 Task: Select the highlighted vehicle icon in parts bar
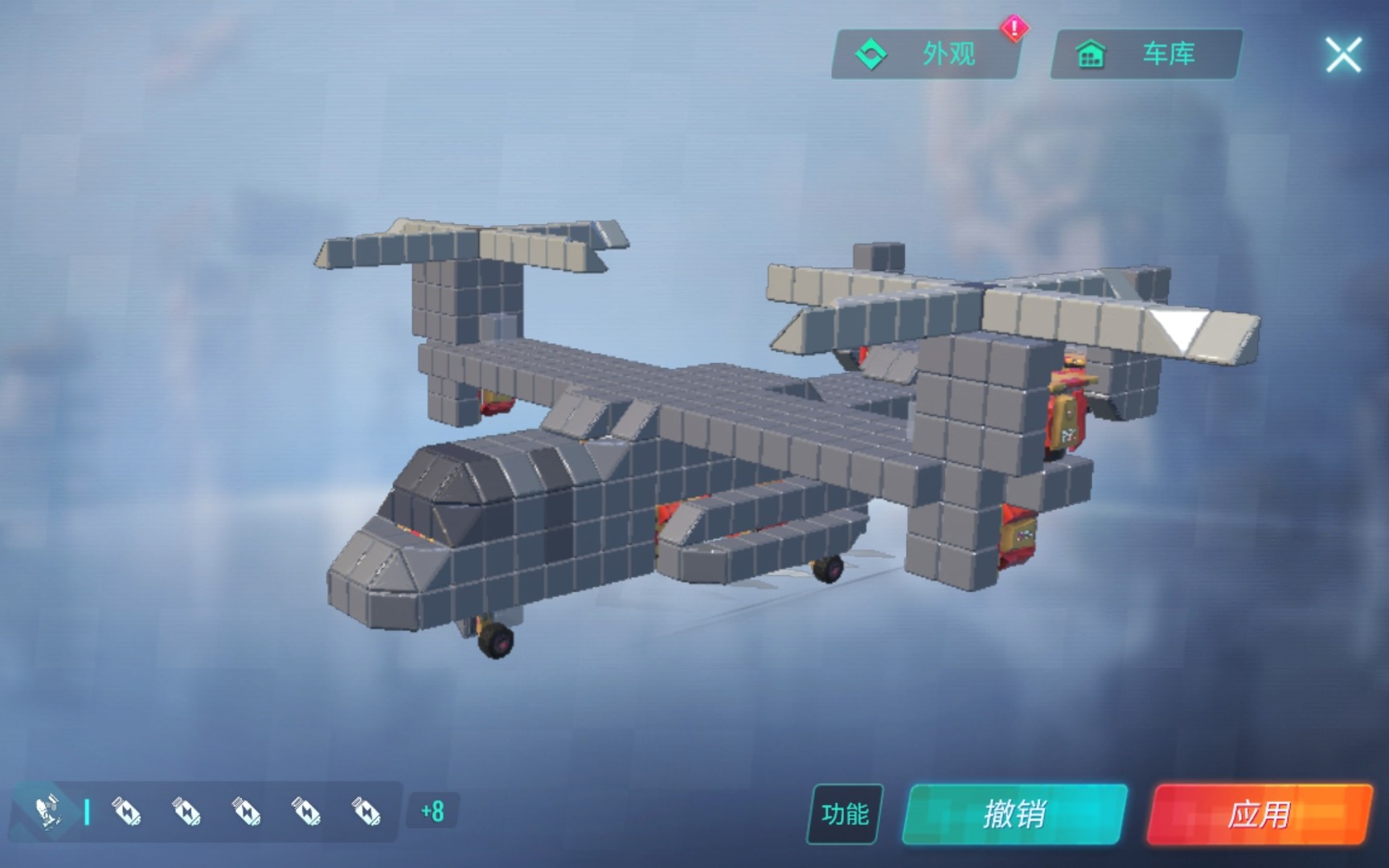point(47,810)
